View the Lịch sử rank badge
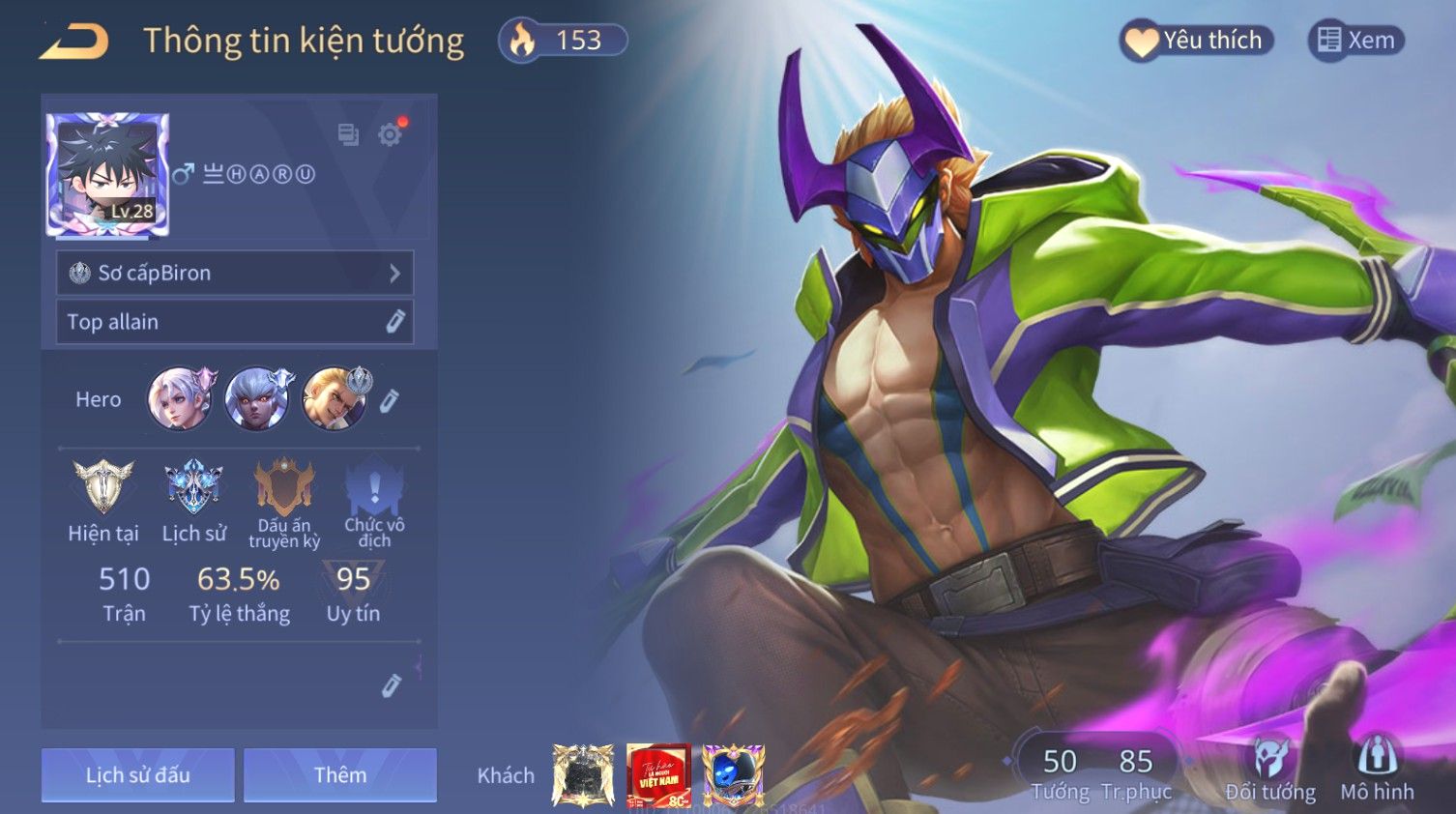 (x=193, y=486)
